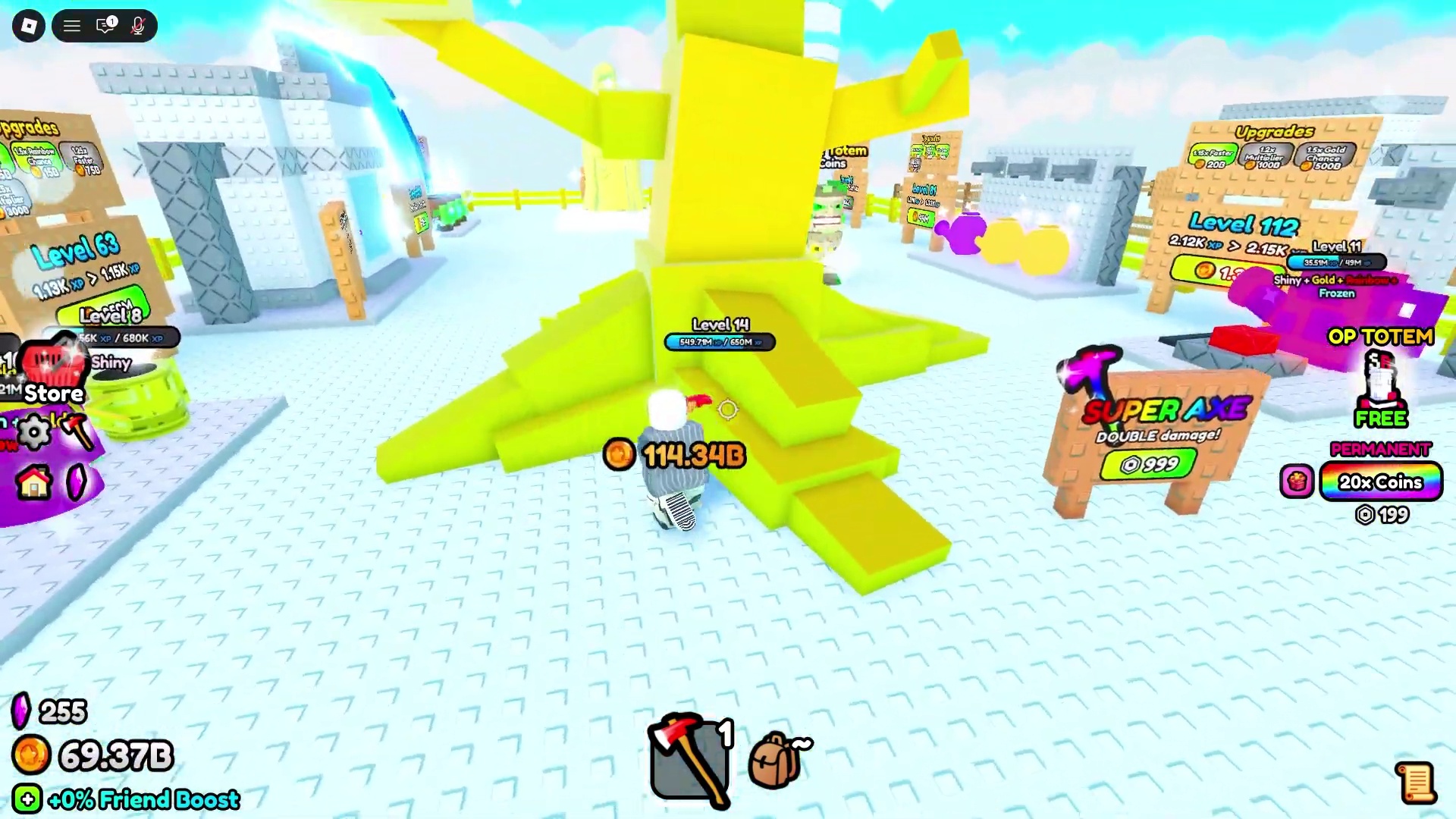This screenshot has height=819, width=1456.
Task: Open the Store basket menu
Action: tap(52, 373)
